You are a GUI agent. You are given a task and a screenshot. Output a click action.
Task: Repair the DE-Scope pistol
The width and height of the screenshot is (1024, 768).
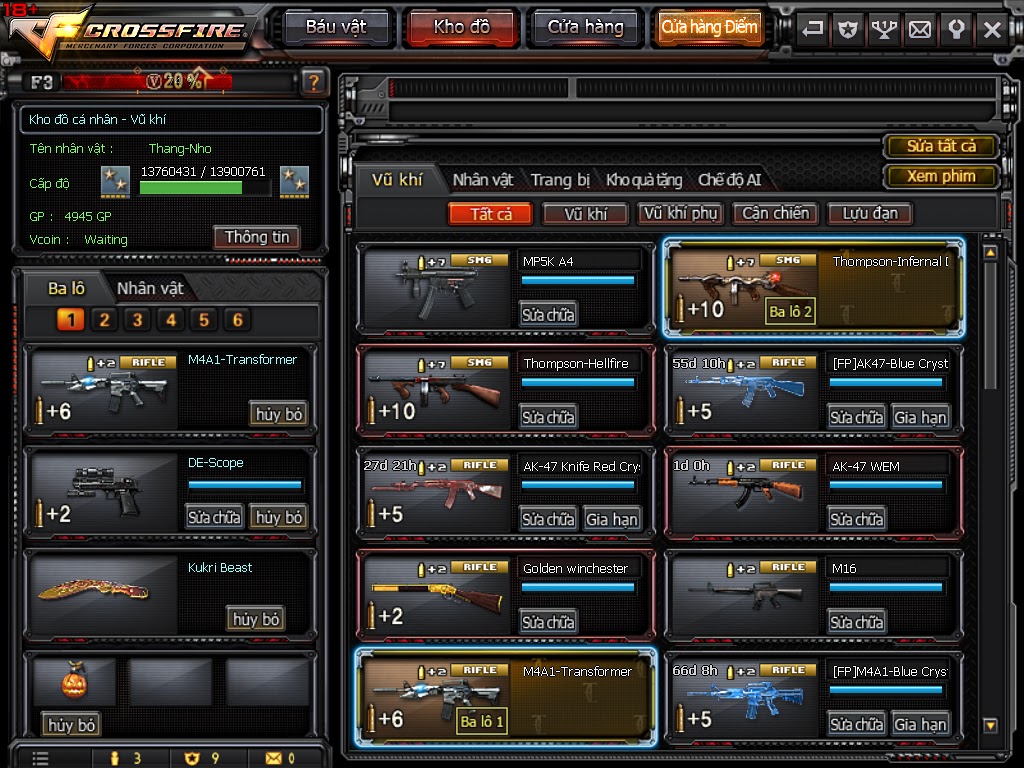click(214, 517)
